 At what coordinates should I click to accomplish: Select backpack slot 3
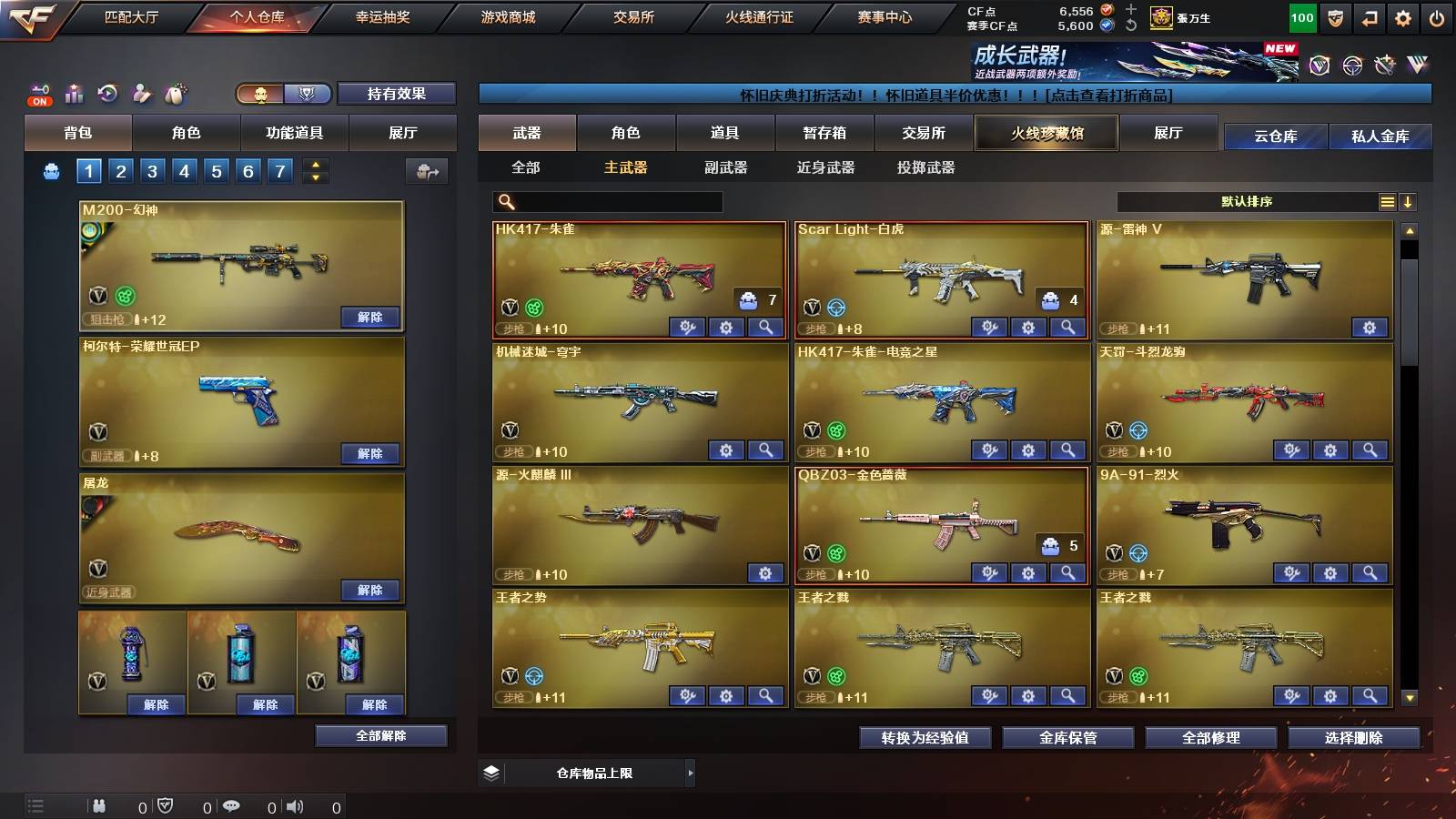click(151, 170)
